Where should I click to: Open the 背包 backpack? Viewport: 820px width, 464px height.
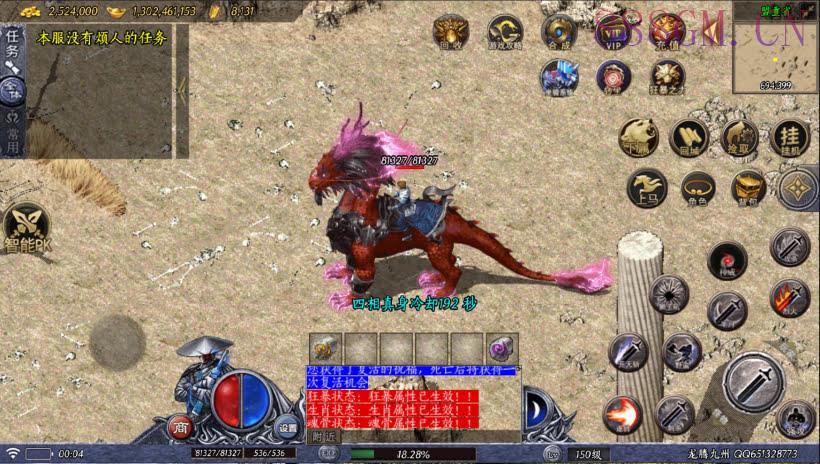coord(748,187)
